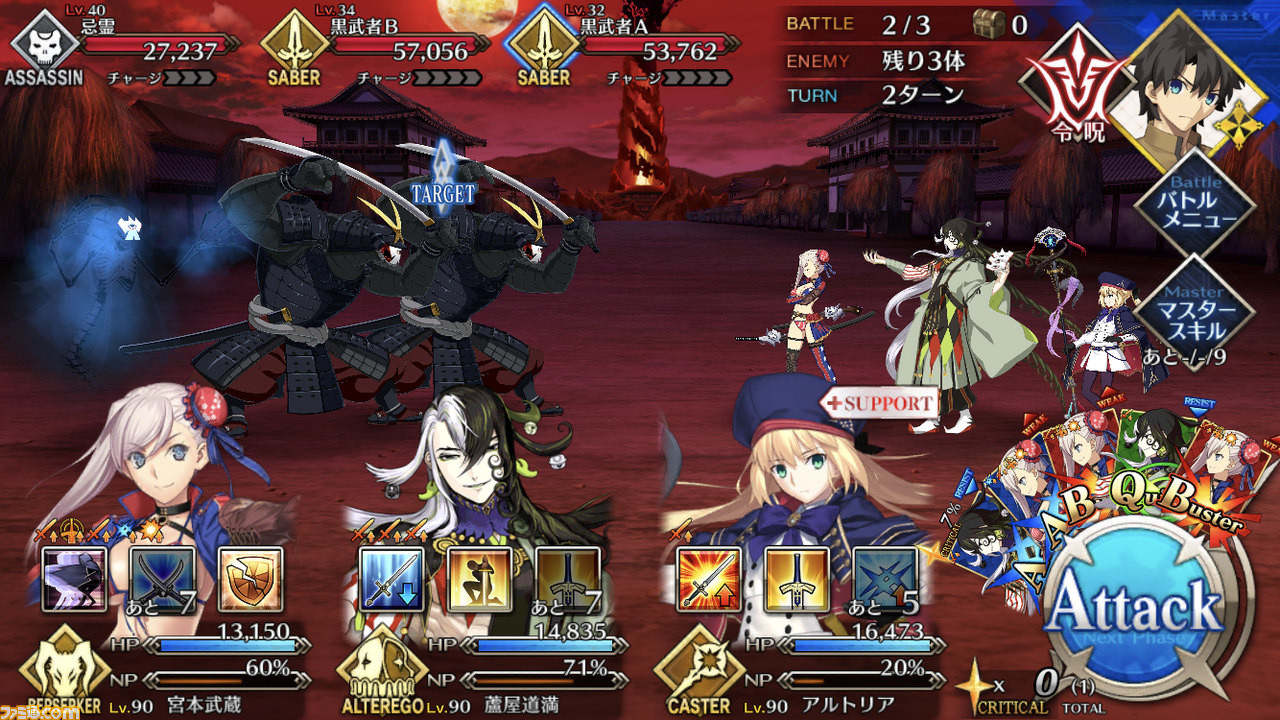Activate Artoria's red sword attack-up skill
This screenshot has width=1280, height=720.
click(x=709, y=579)
